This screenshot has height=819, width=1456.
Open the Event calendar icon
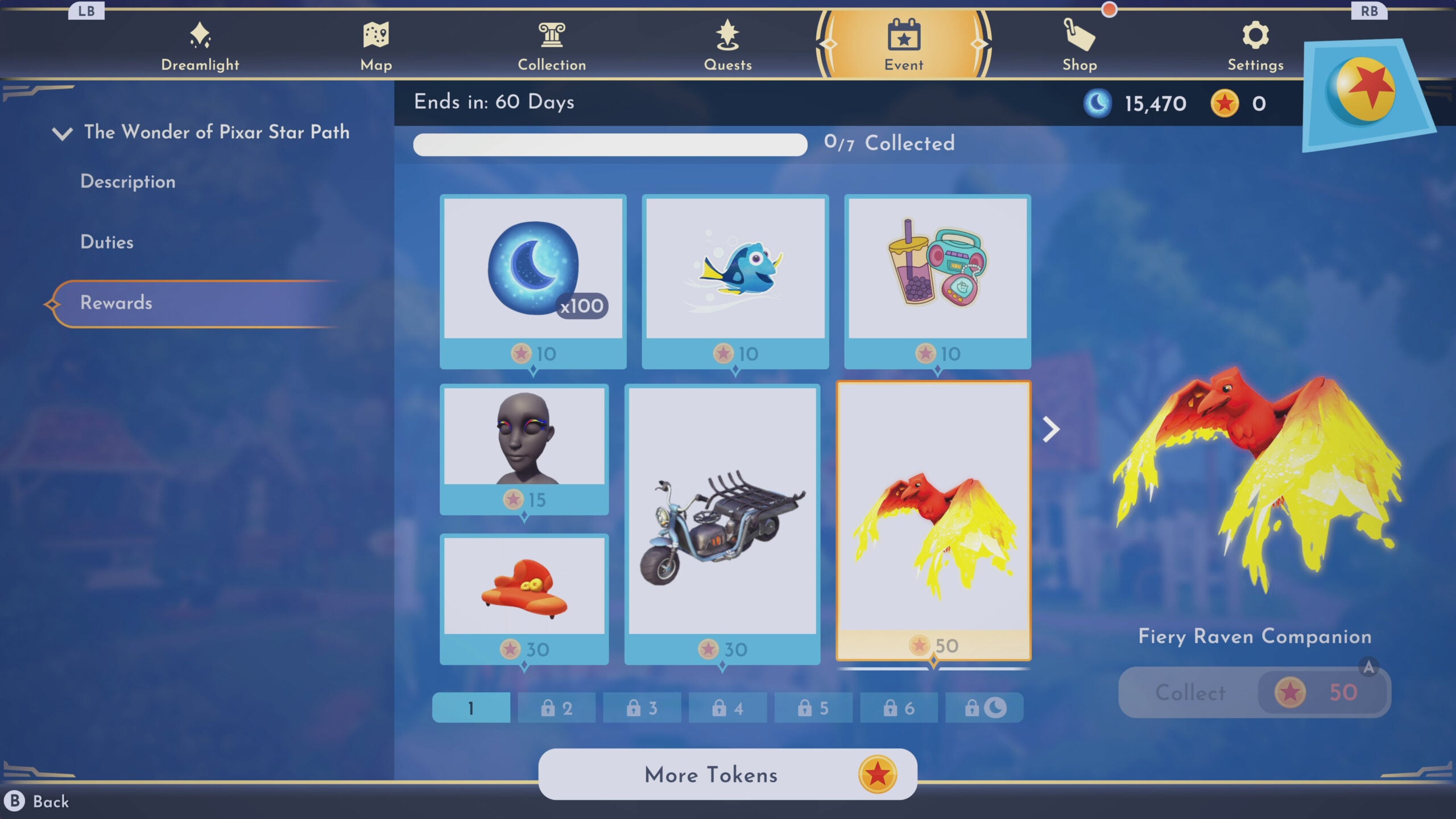point(904,36)
